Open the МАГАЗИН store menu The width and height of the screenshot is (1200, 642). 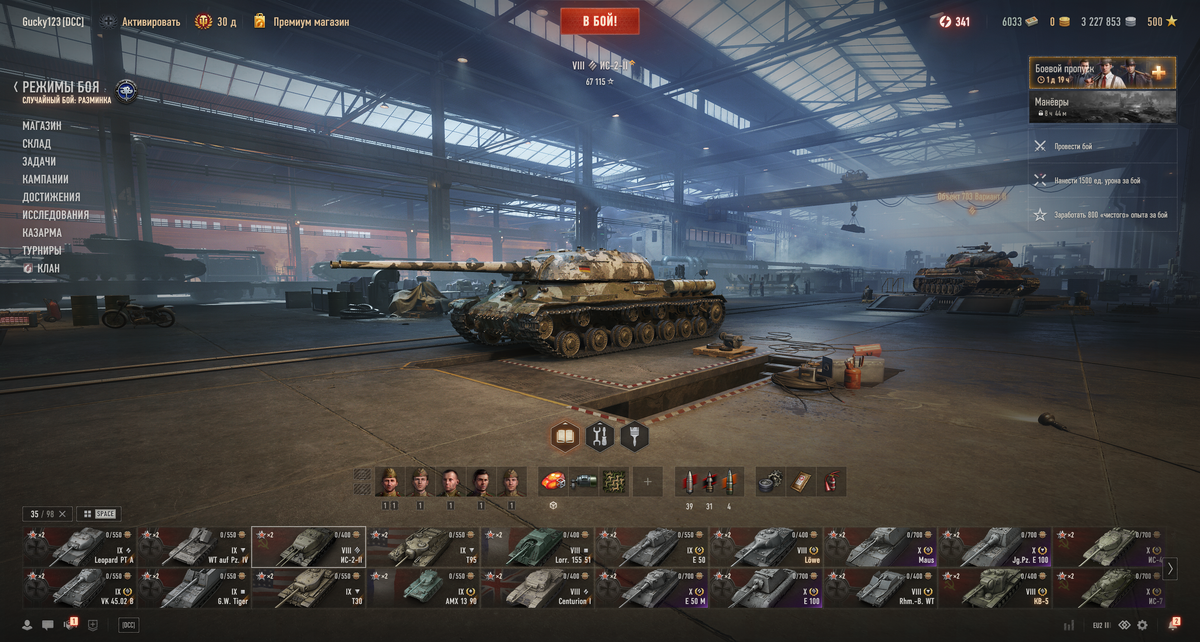(x=42, y=126)
